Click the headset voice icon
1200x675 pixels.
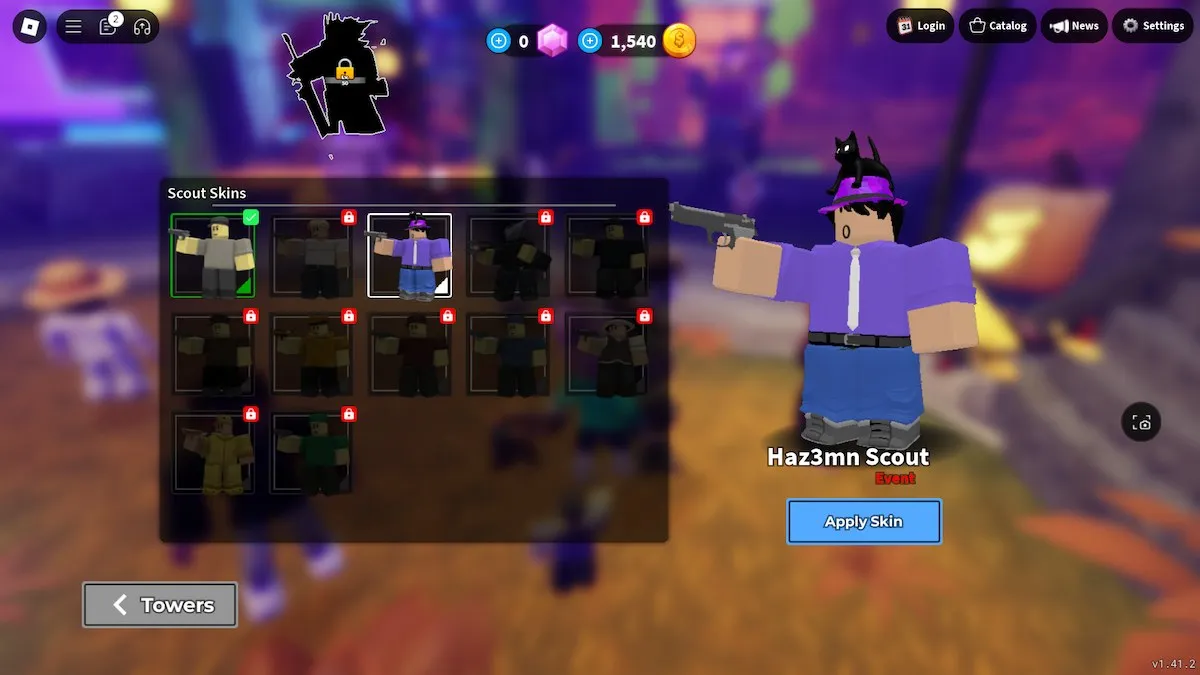point(142,27)
